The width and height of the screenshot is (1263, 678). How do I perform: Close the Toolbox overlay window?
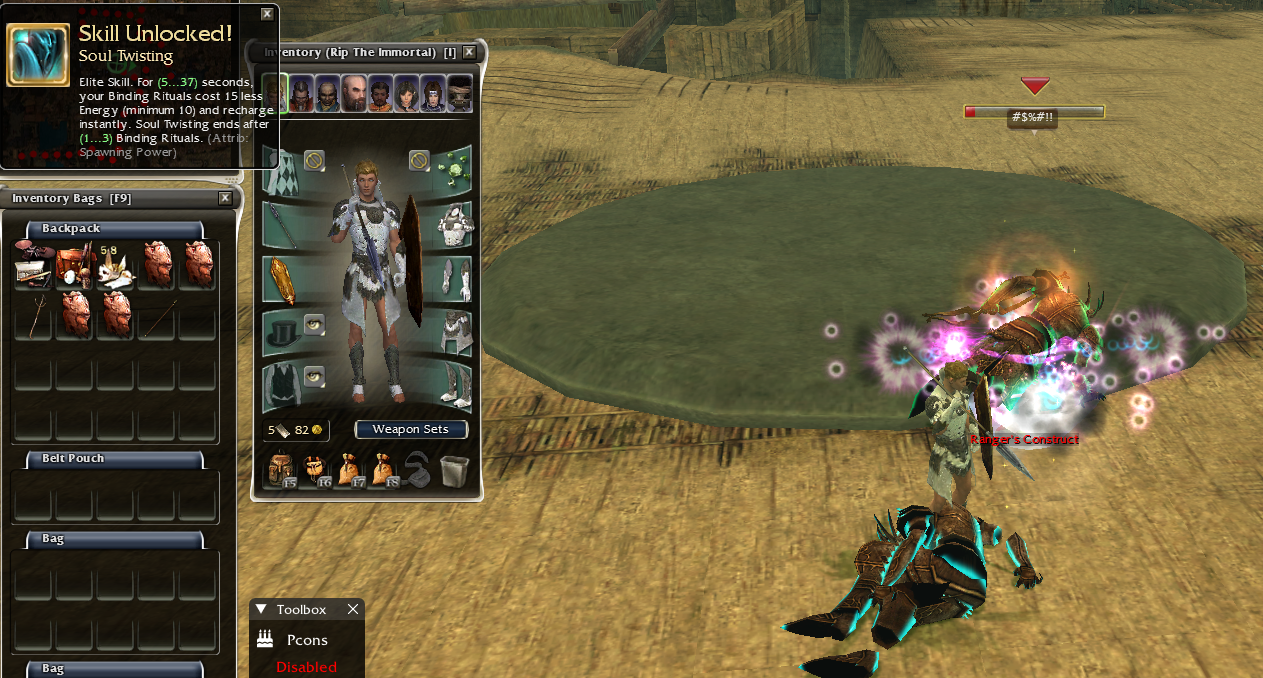[352, 609]
